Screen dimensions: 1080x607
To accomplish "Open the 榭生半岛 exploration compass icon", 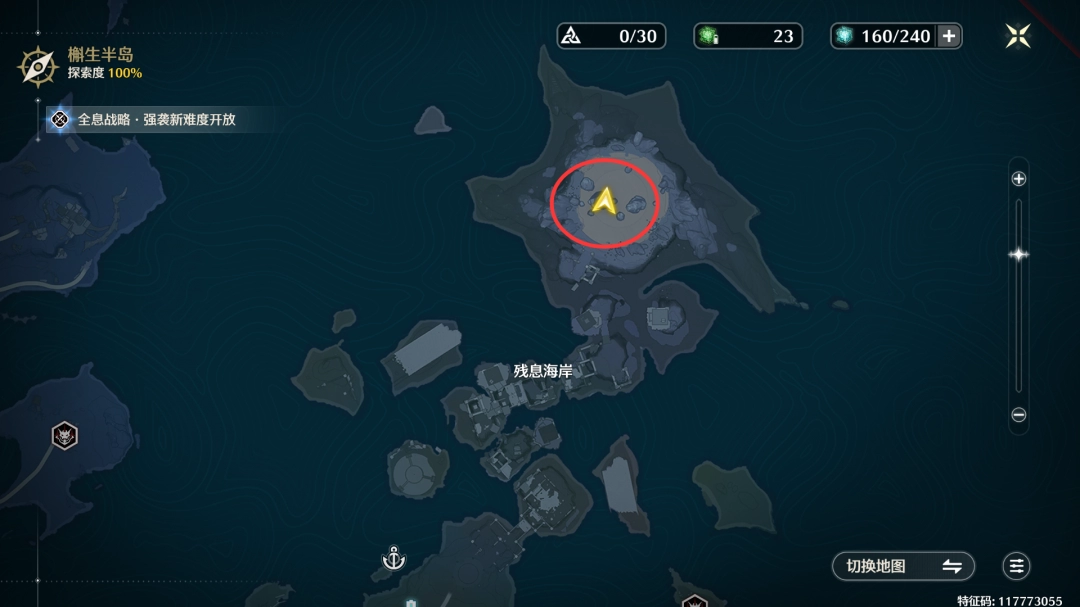I will [38, 66].
